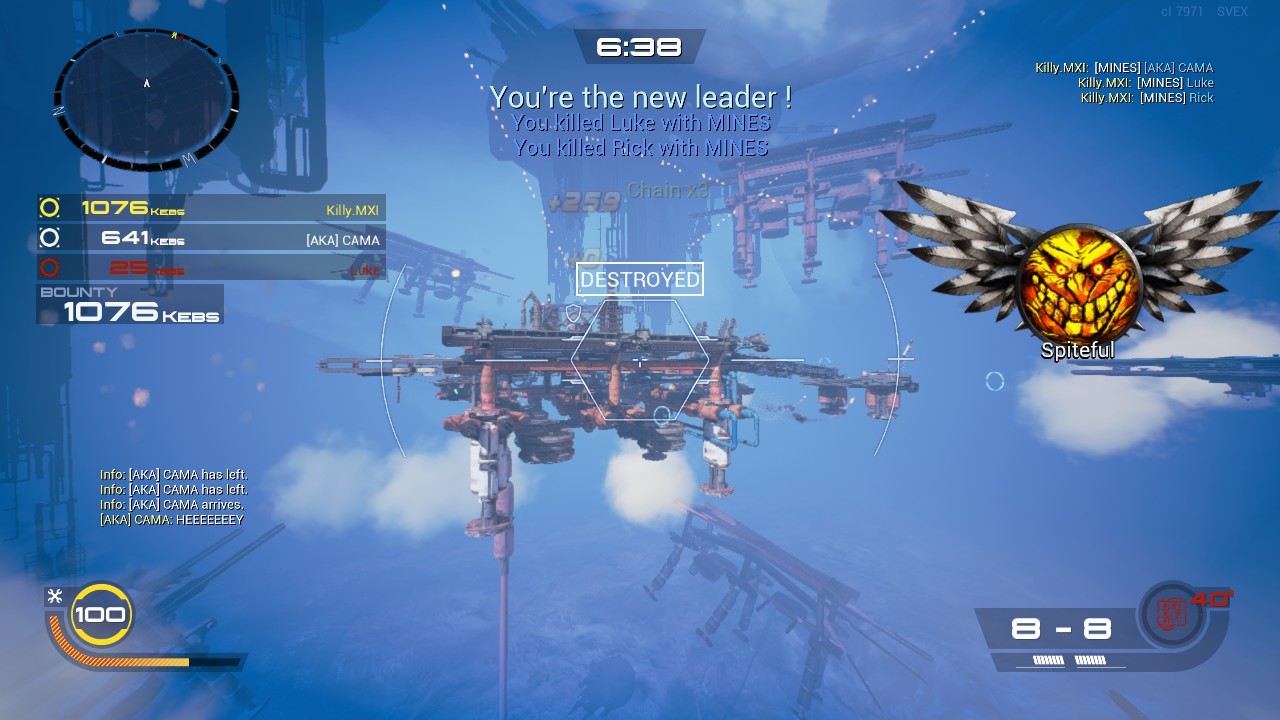Click the yellow 100 health indicator circle
1280x720 pixels.
tap(99, 615)
